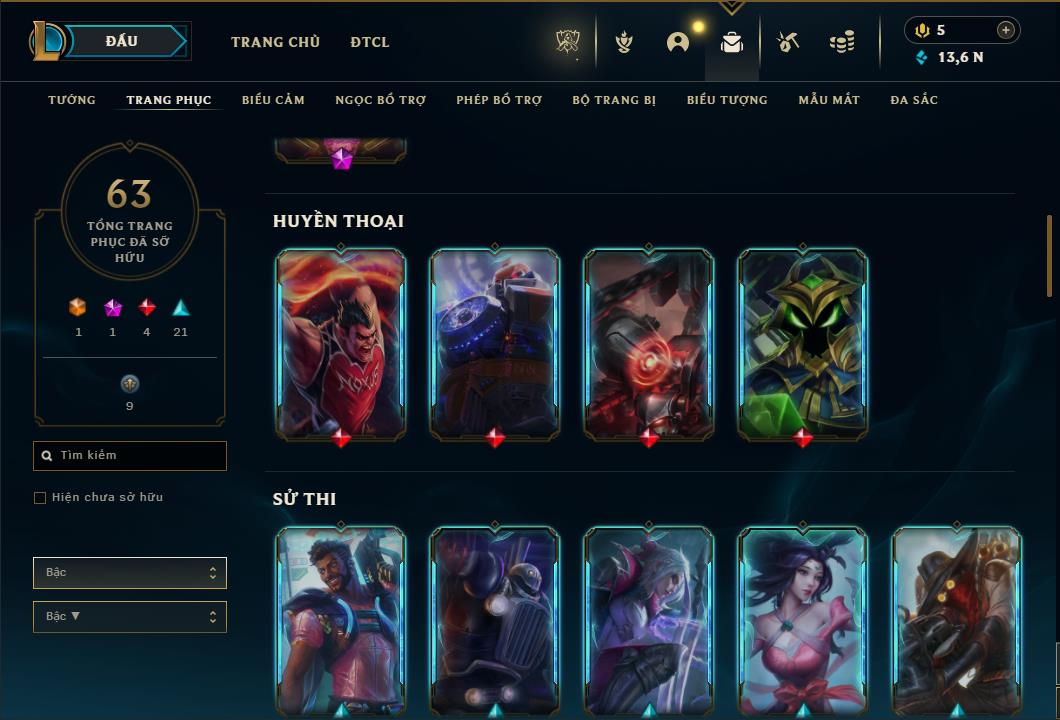Image resolution: width=1060 pixels, height=720 pixels.
Task: Toggle the Hiện chưa sở hữu checkbox
Action: point(40,498)
